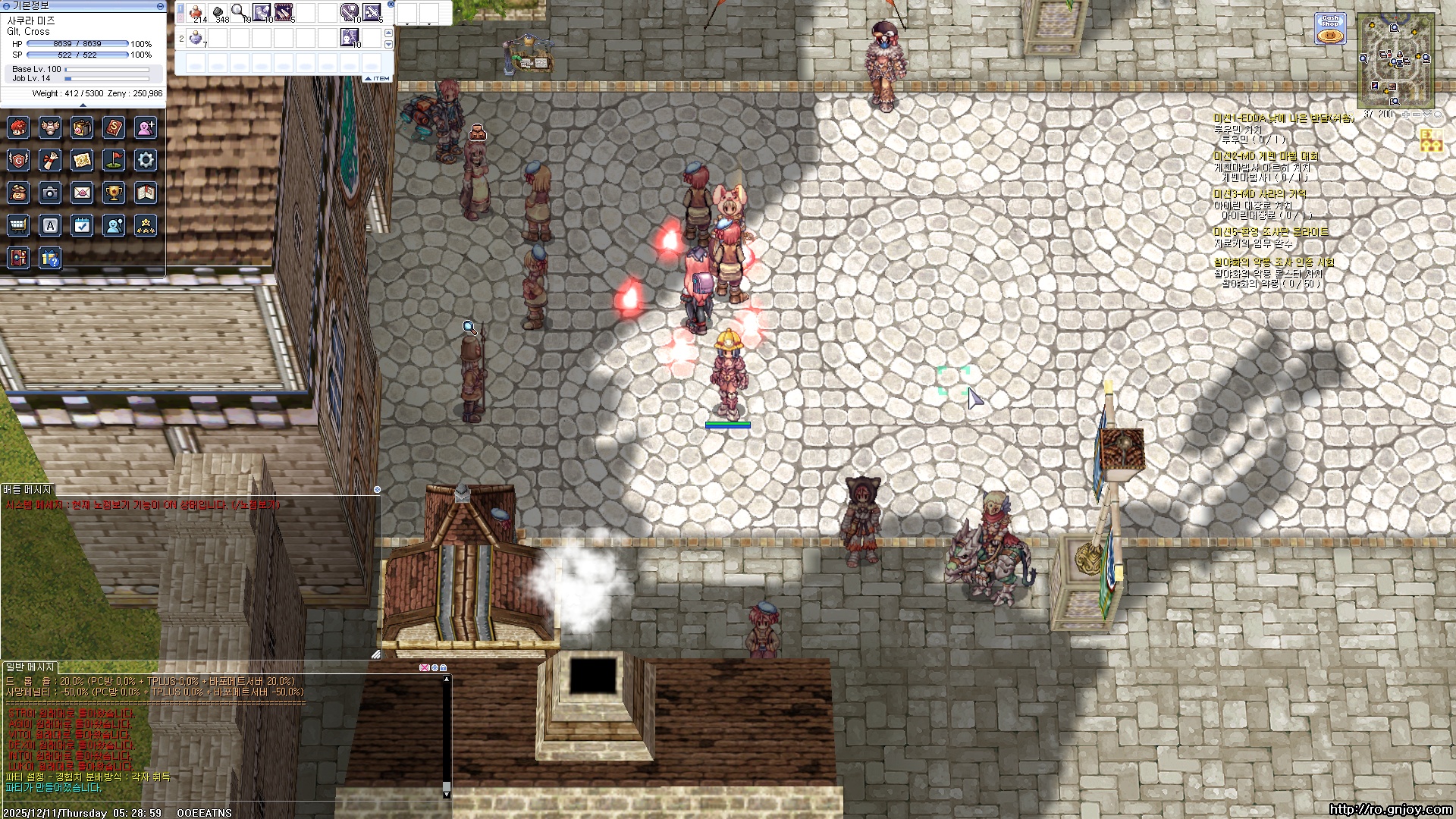The width and height of the screenshot is (1456, 819).
Task: Minimize the basic info window
Action: [x=160, y=5]
